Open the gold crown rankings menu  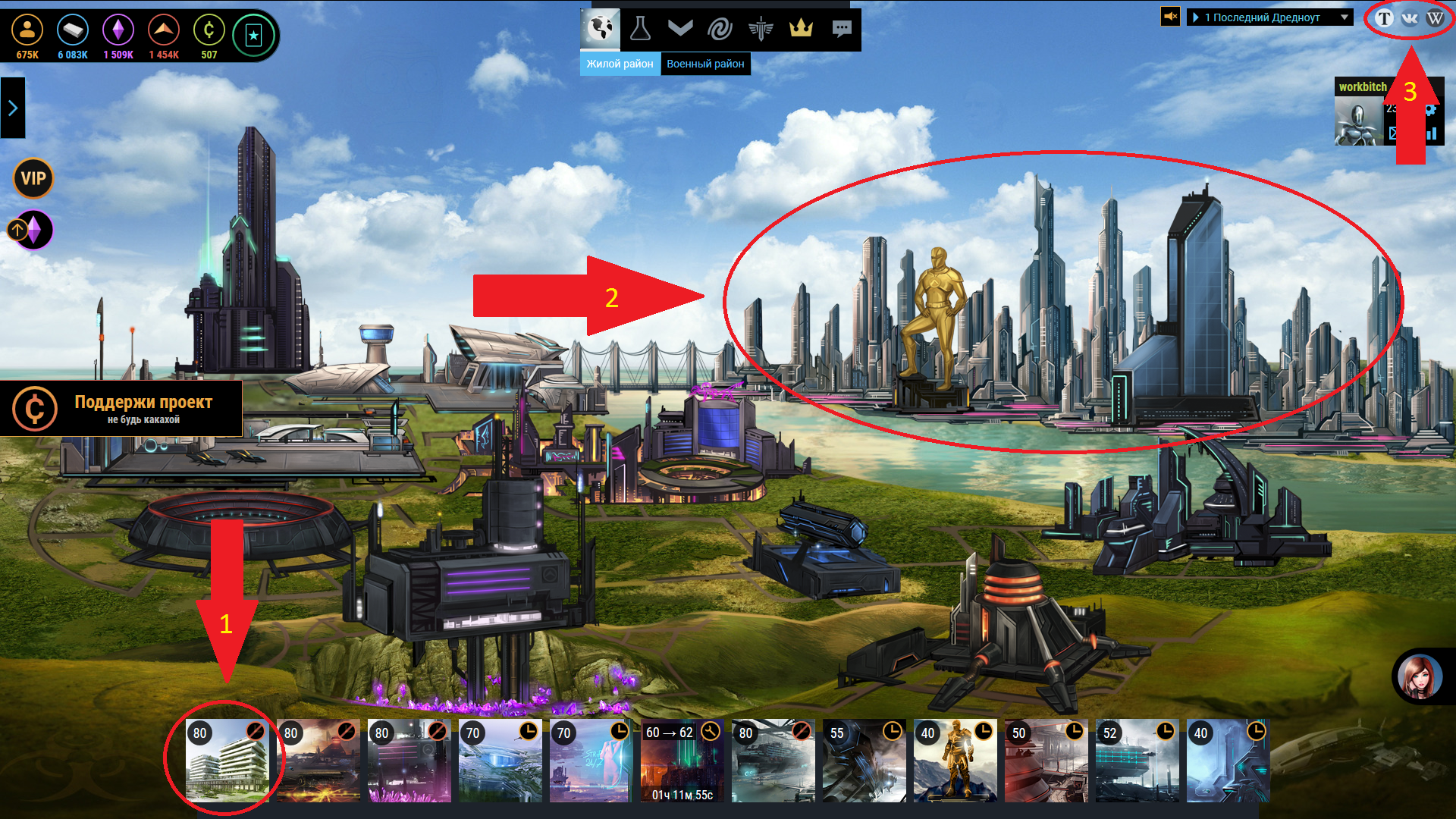pos(801,29)
